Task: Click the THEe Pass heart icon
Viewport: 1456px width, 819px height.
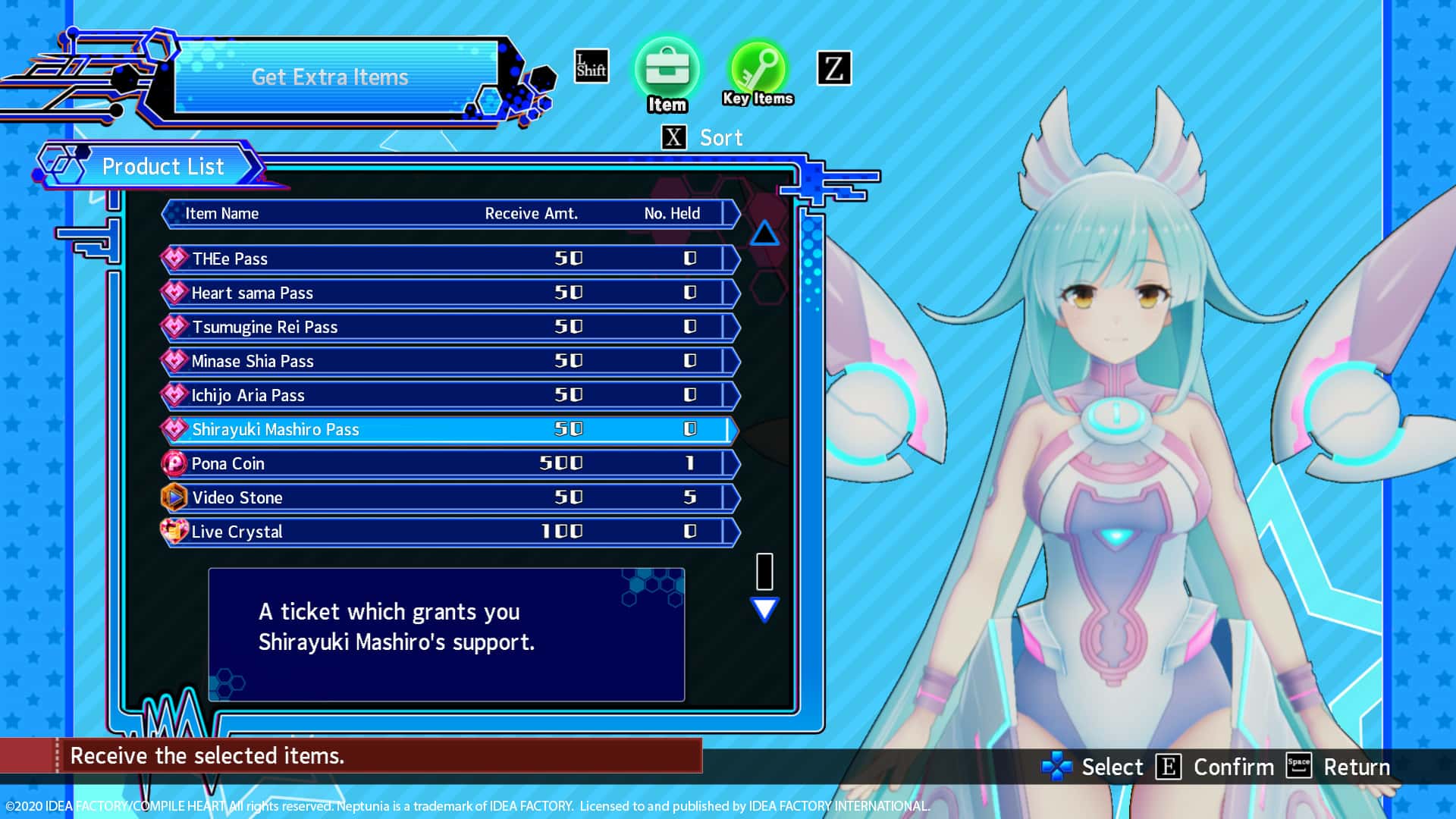Action: pyautogui.click(x=174, y=258)
